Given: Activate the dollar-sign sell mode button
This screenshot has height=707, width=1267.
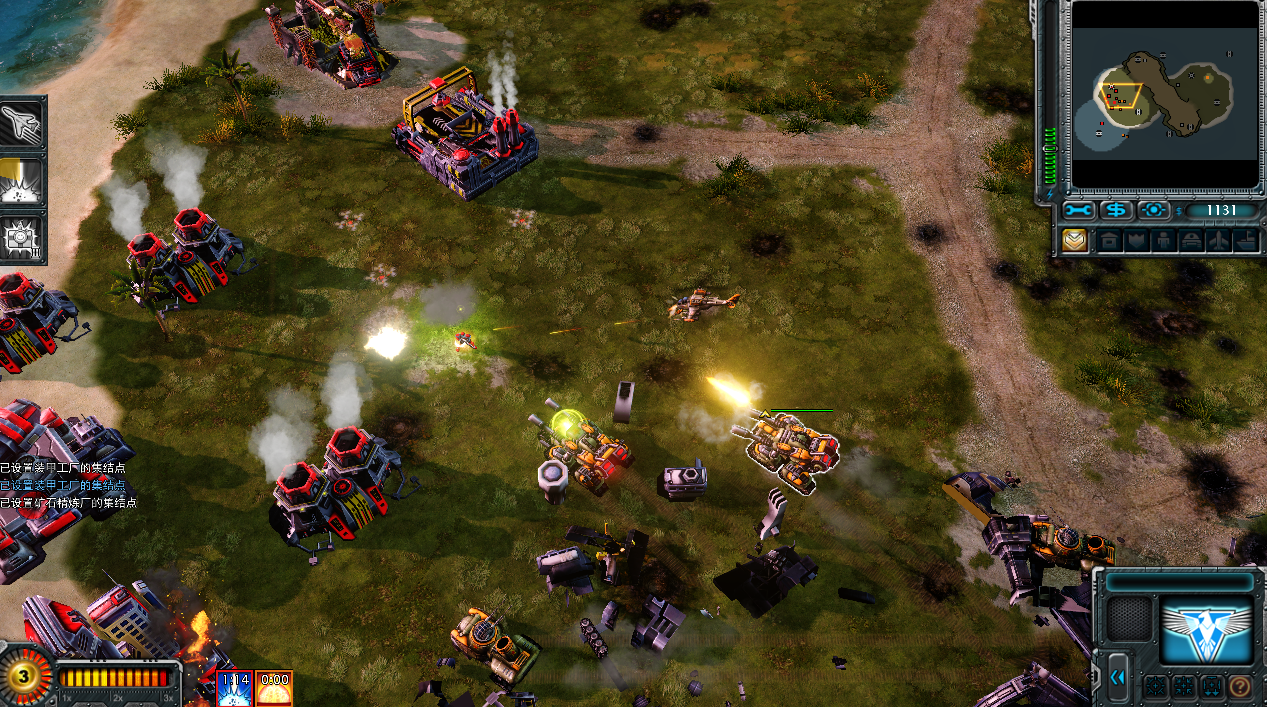Looking at the screenshot, I should click(1116, 210).
